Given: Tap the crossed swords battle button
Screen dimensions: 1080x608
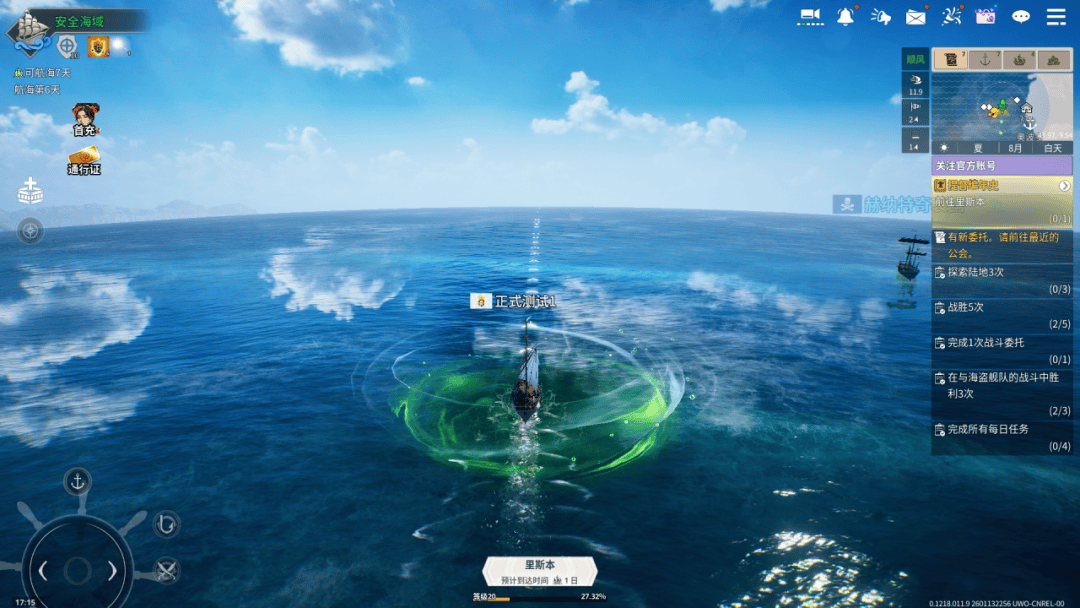Looking at the screenshot, I should coord(166,570).
